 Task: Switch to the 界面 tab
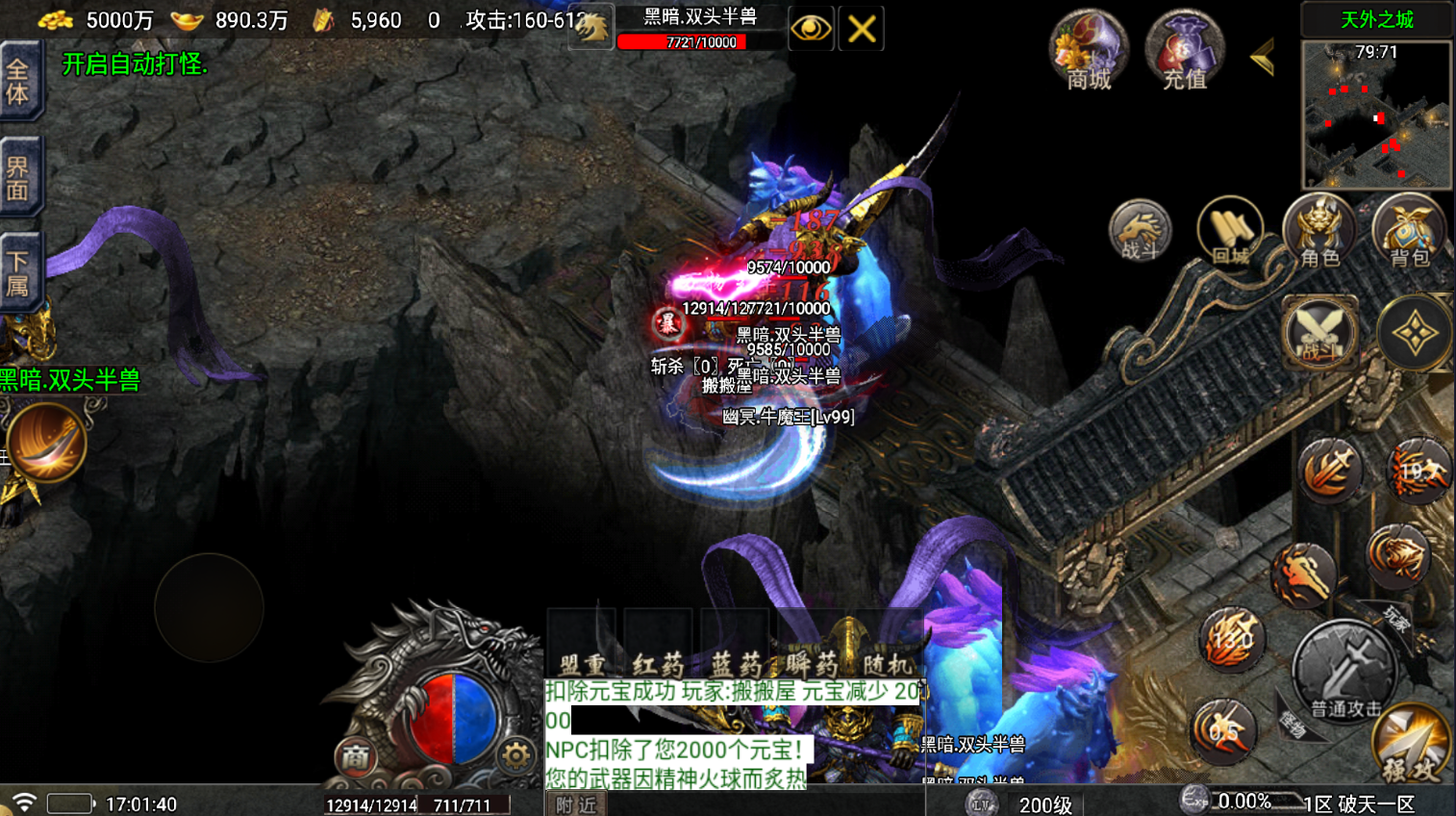point(19,178)
